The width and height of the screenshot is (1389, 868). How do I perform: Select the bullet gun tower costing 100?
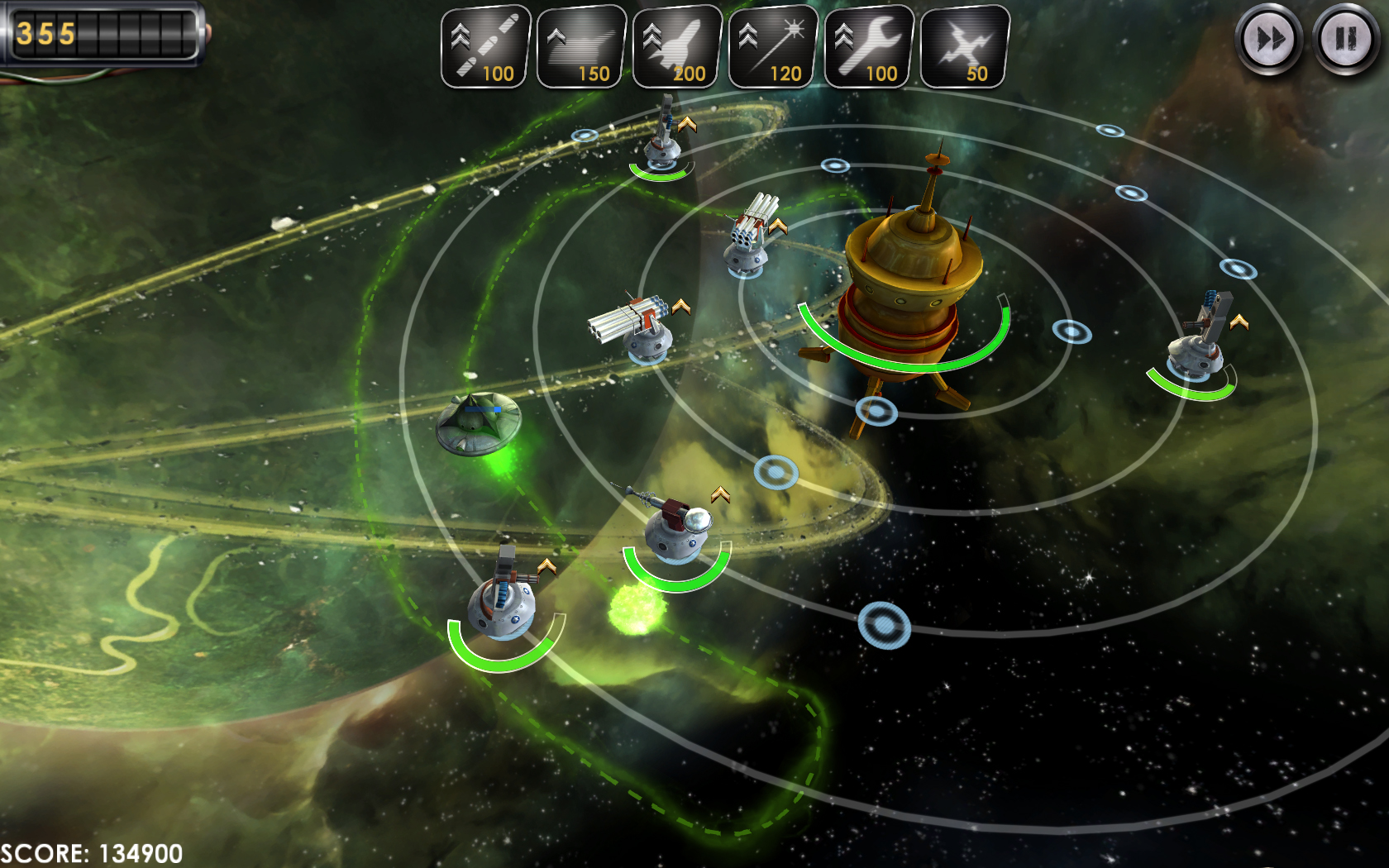click(x=485, y=46)
